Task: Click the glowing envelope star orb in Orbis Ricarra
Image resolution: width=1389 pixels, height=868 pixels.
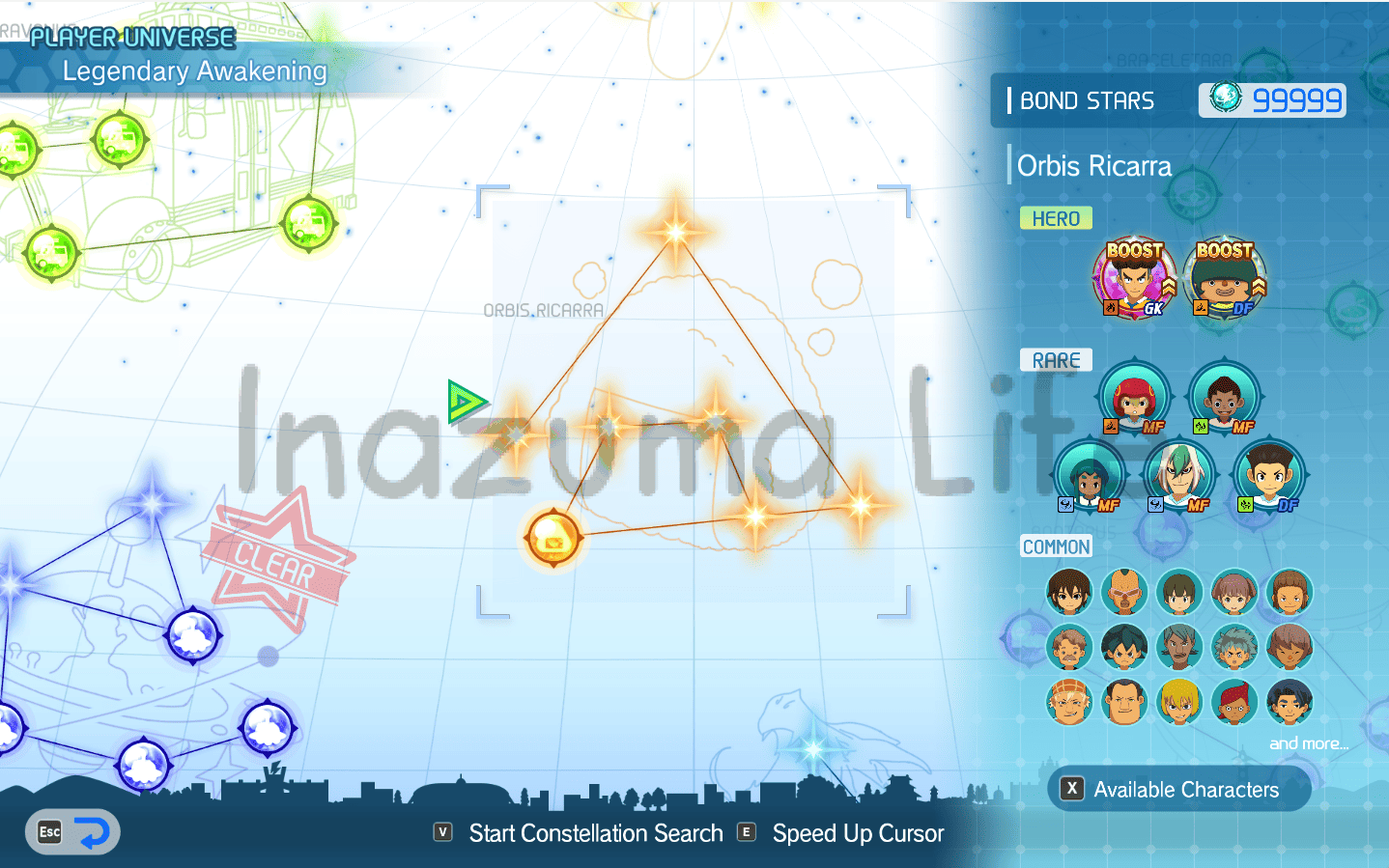Action: click(552, 538)
